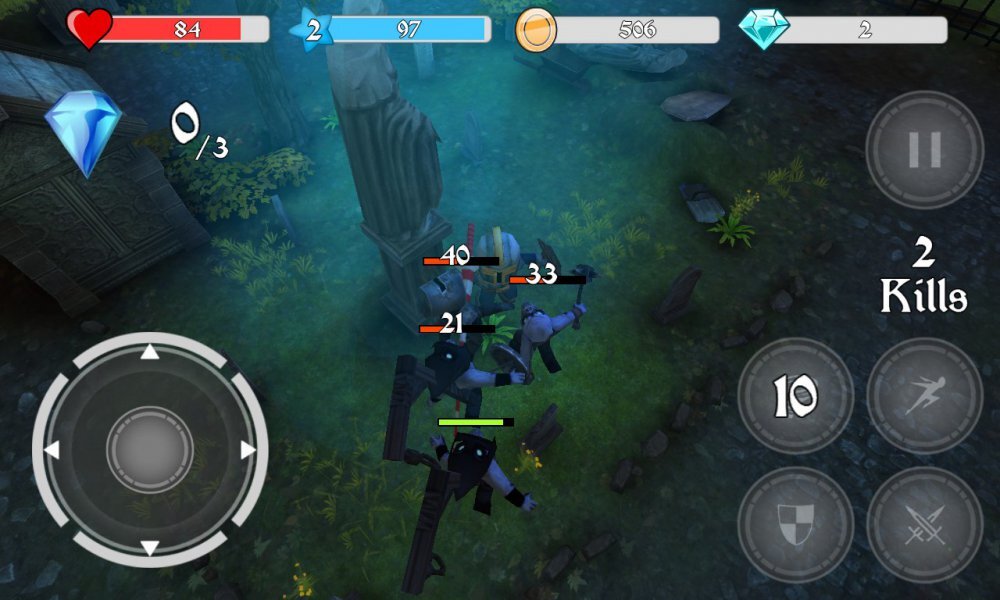Viewport: 1000px width, 600px height.
Task: Tap the joystick's left arrow
Action: [52, 450]
